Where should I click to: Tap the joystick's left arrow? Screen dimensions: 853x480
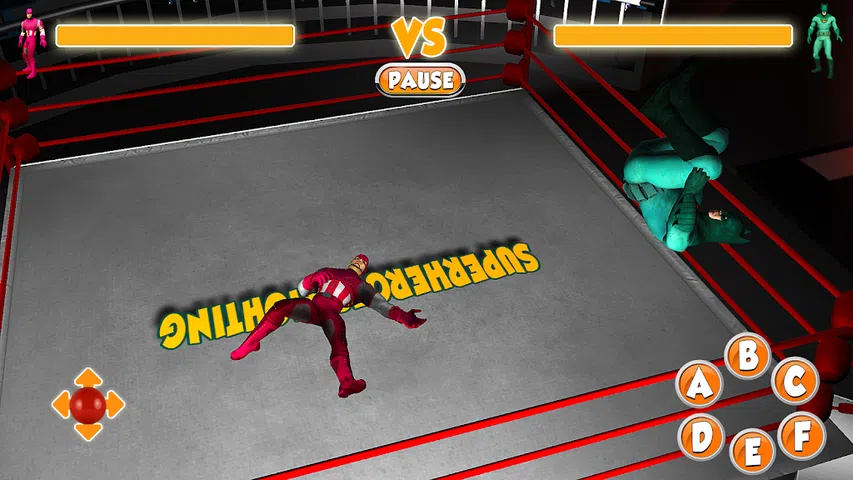click(x=60, y=404)
